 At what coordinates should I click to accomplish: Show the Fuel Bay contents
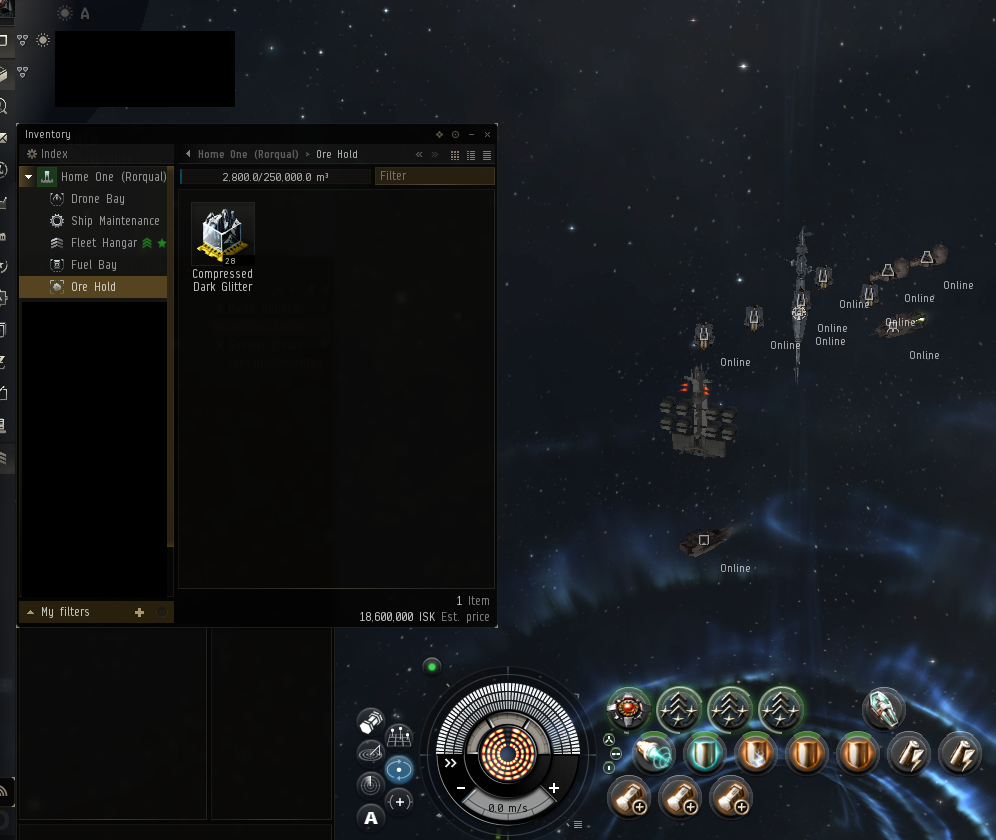click(x=93, y=265)
